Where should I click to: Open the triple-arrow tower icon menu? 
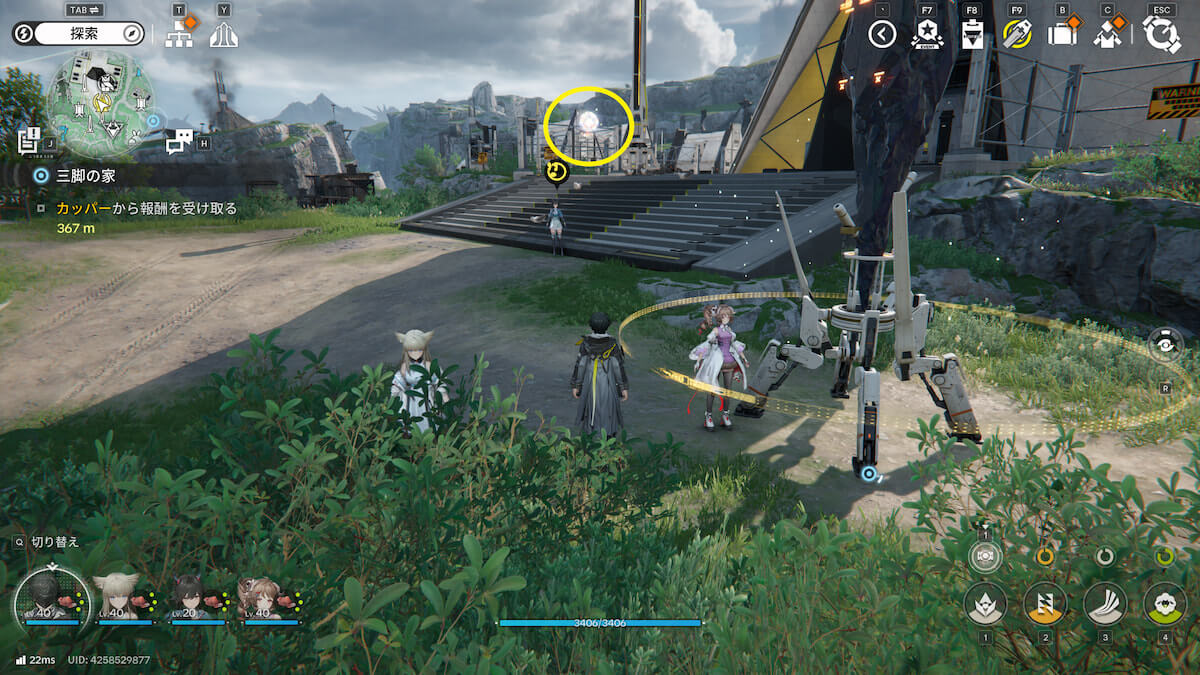point(224,35)
